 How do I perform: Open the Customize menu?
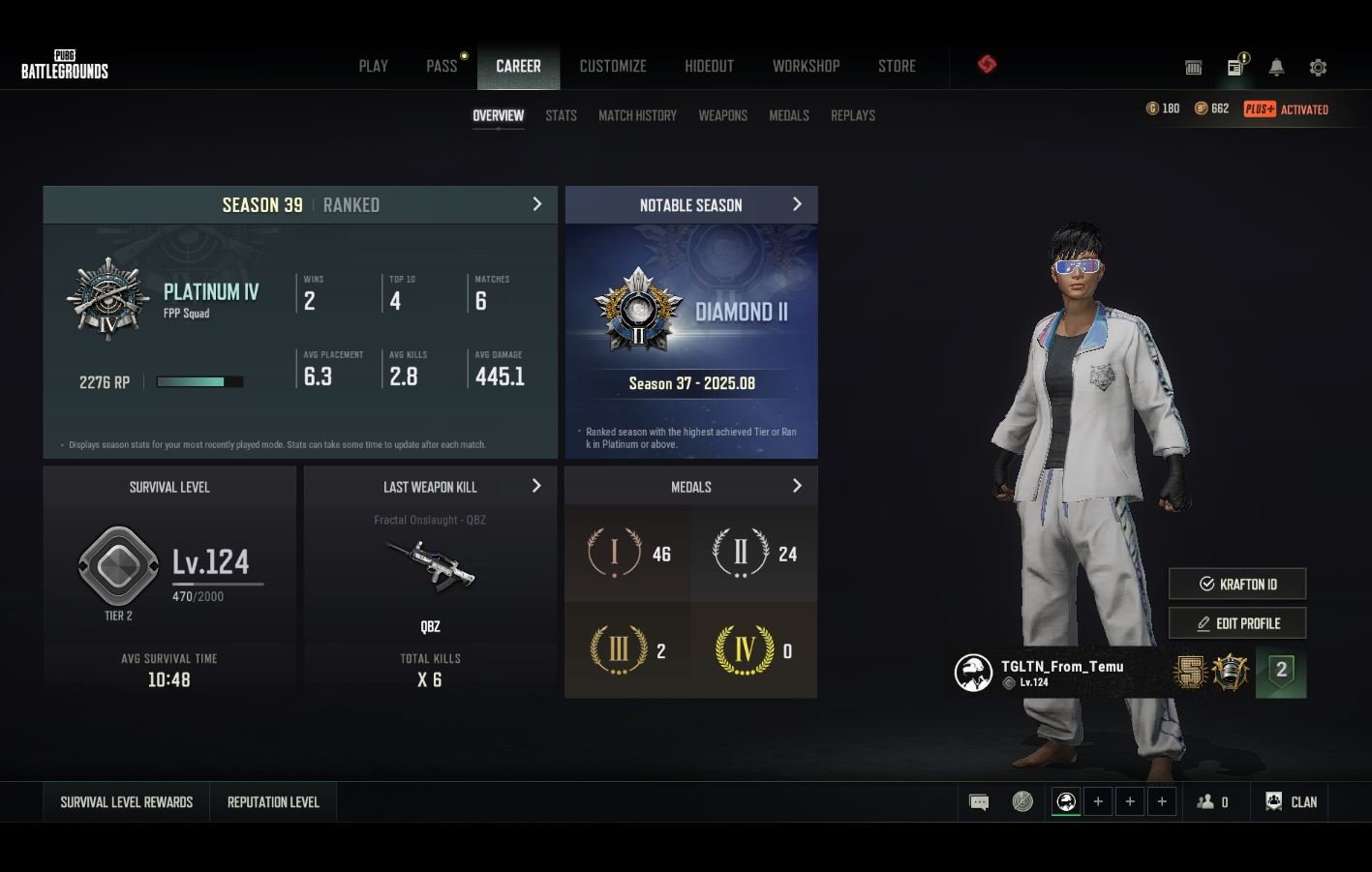[612, 66]
